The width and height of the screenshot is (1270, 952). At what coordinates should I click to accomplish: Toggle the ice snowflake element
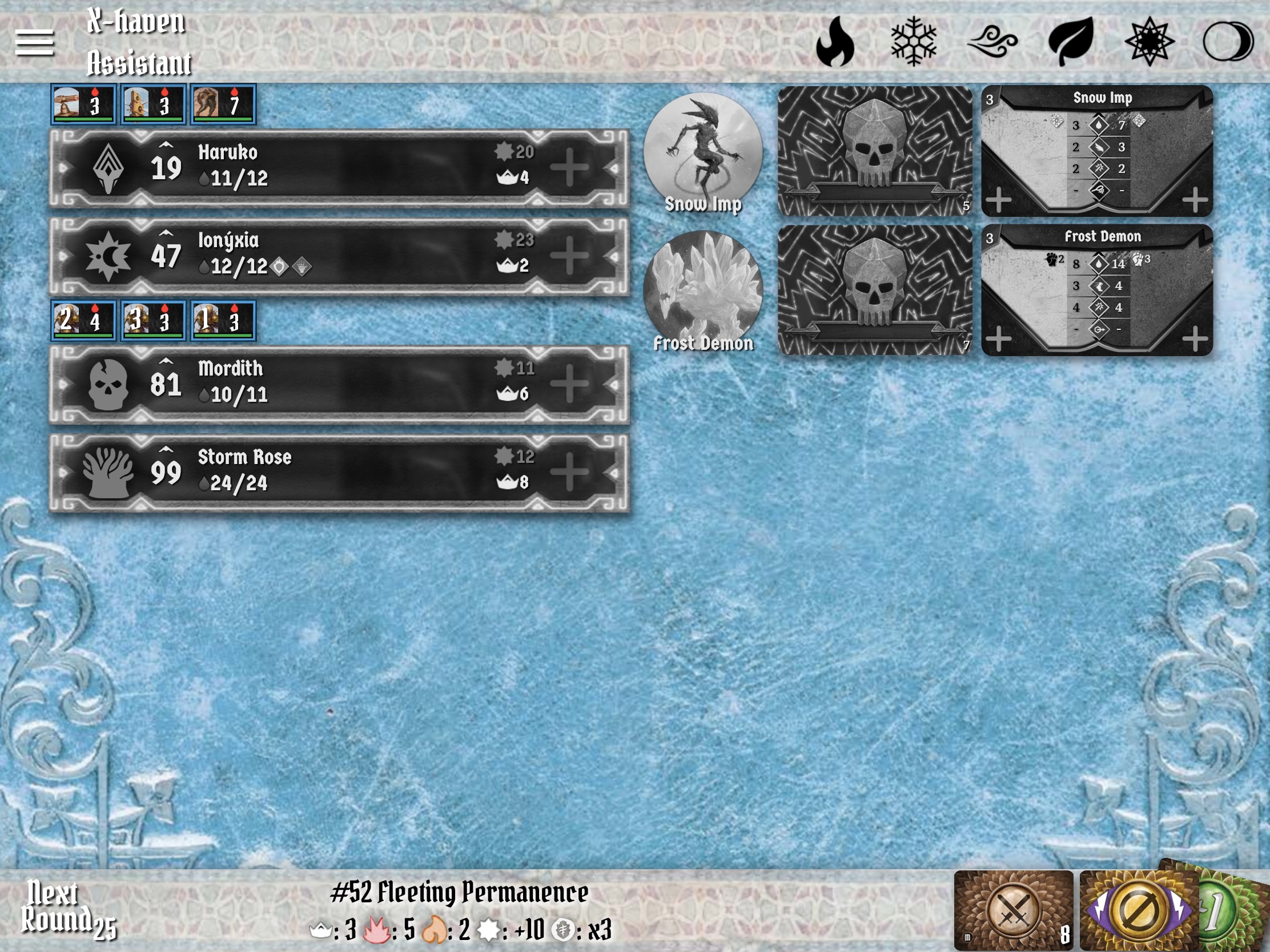coord(914,41)
